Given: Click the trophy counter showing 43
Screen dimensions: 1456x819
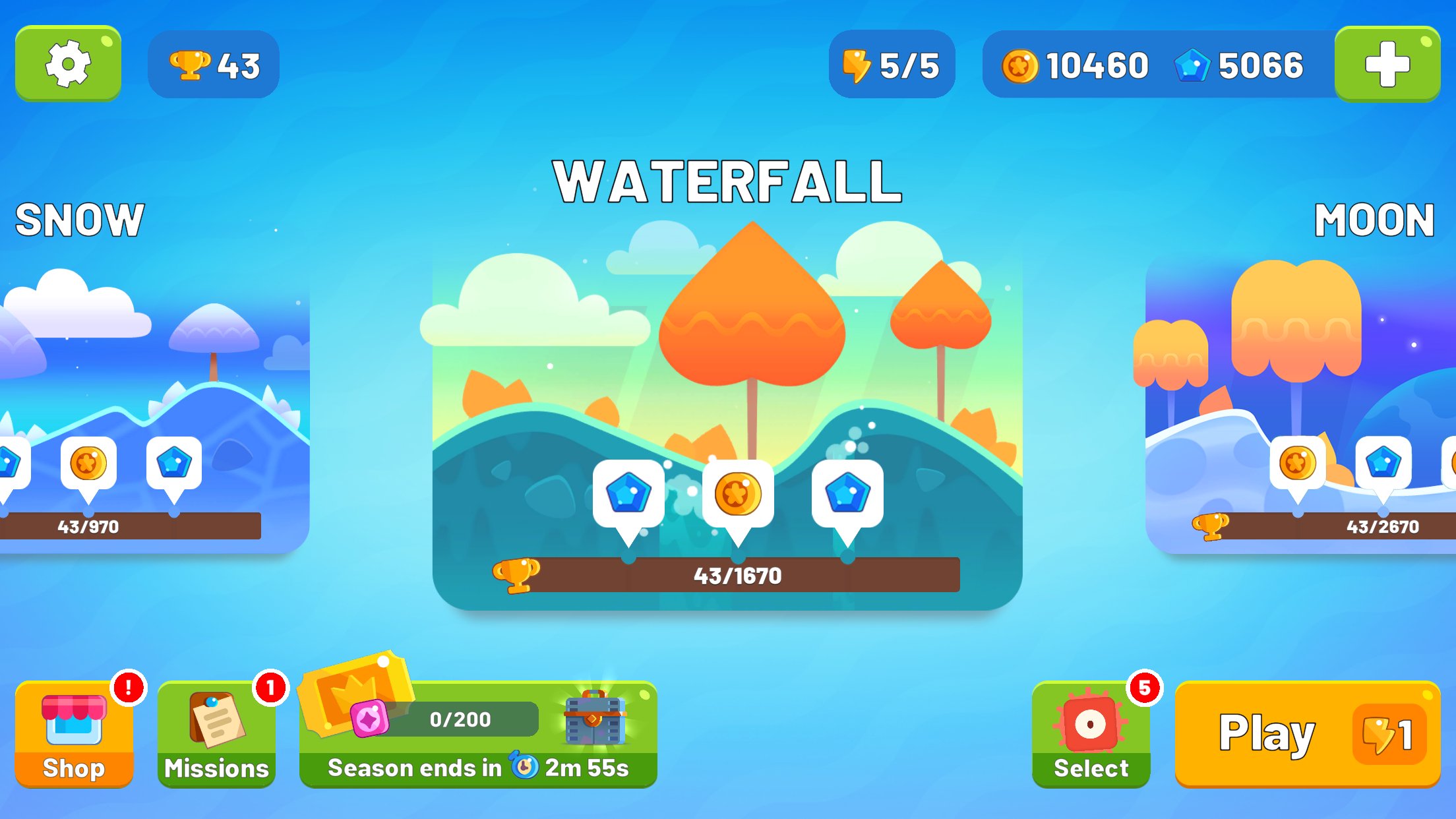Looking at the screenshot, I should (213, 63).
